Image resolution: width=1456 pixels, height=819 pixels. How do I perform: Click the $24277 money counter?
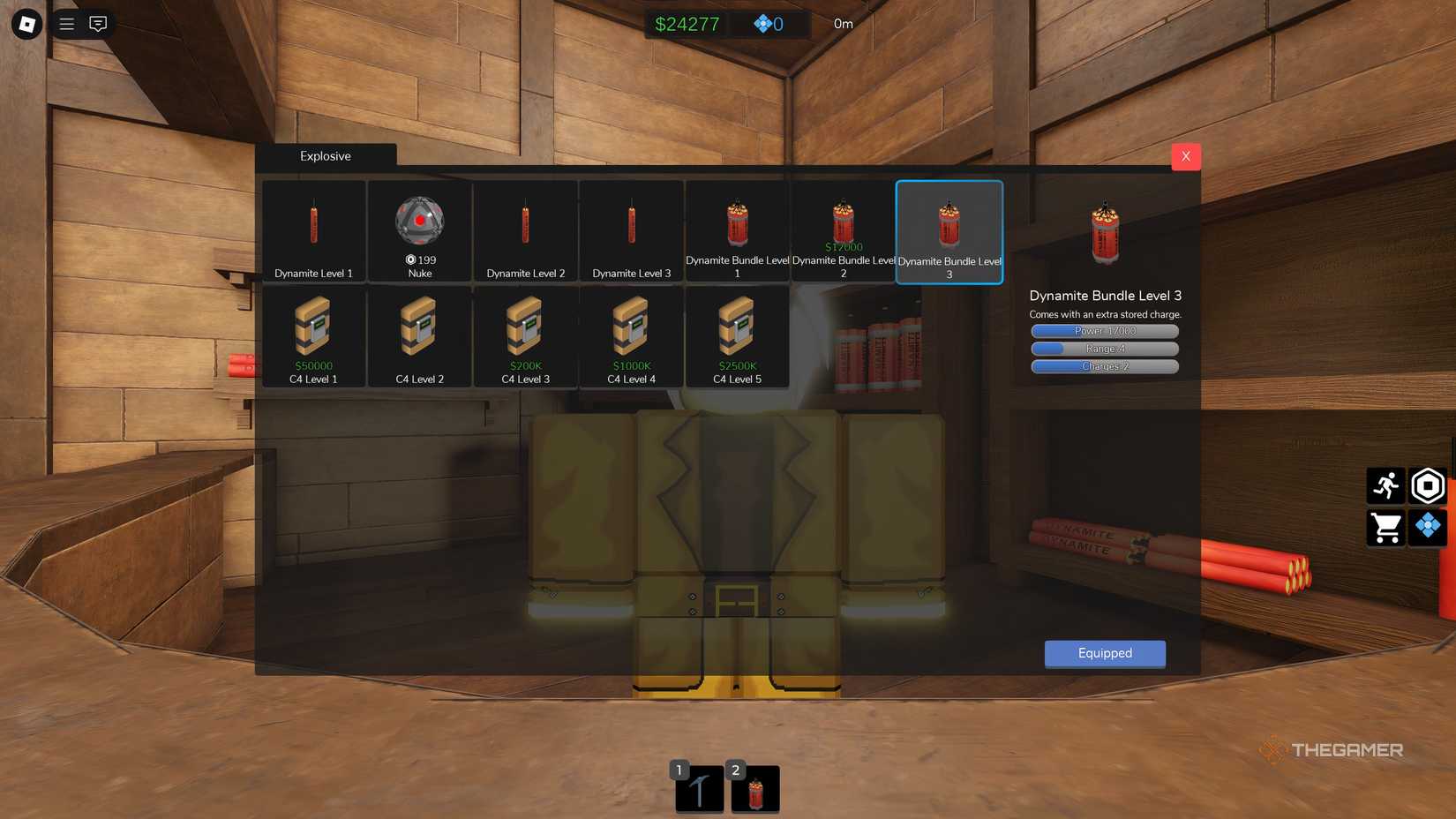[687, 24]
